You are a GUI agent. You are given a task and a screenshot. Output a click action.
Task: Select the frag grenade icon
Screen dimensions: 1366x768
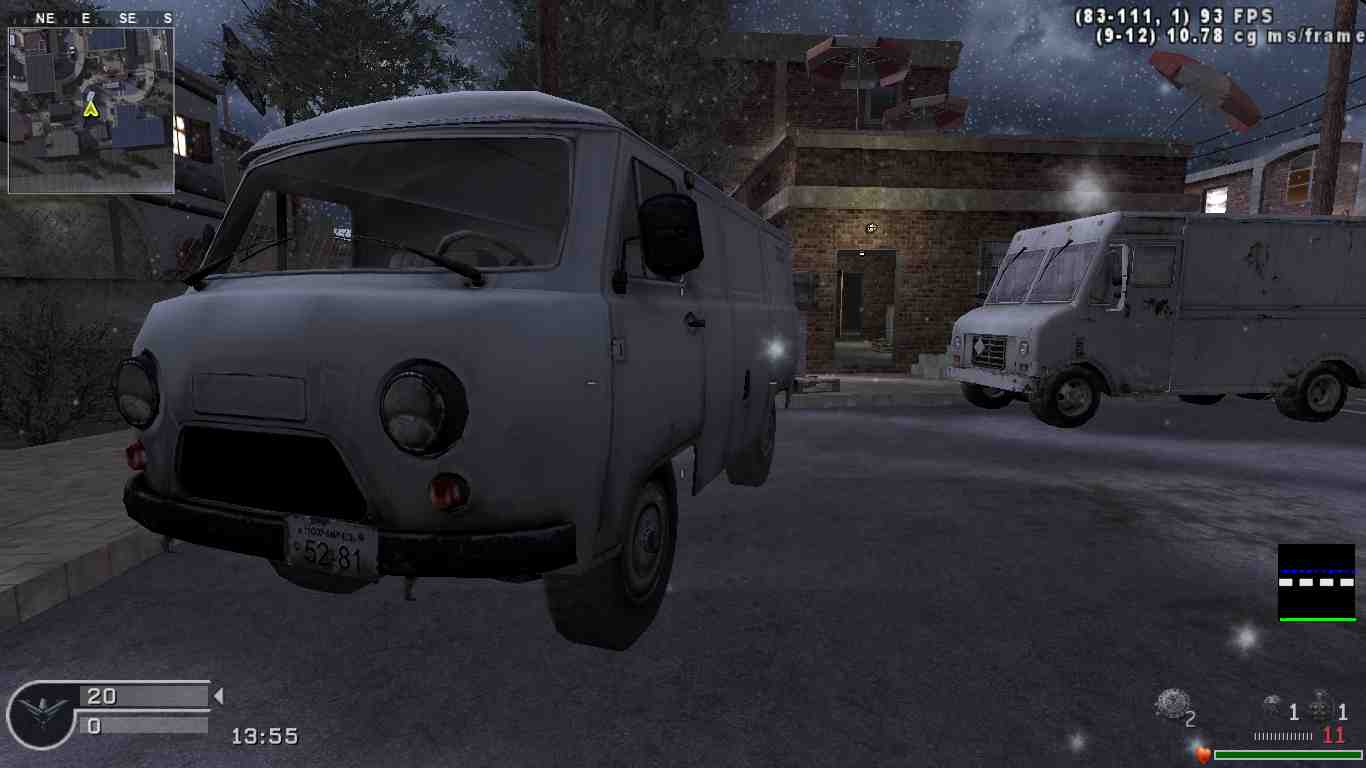[1322, 706]
